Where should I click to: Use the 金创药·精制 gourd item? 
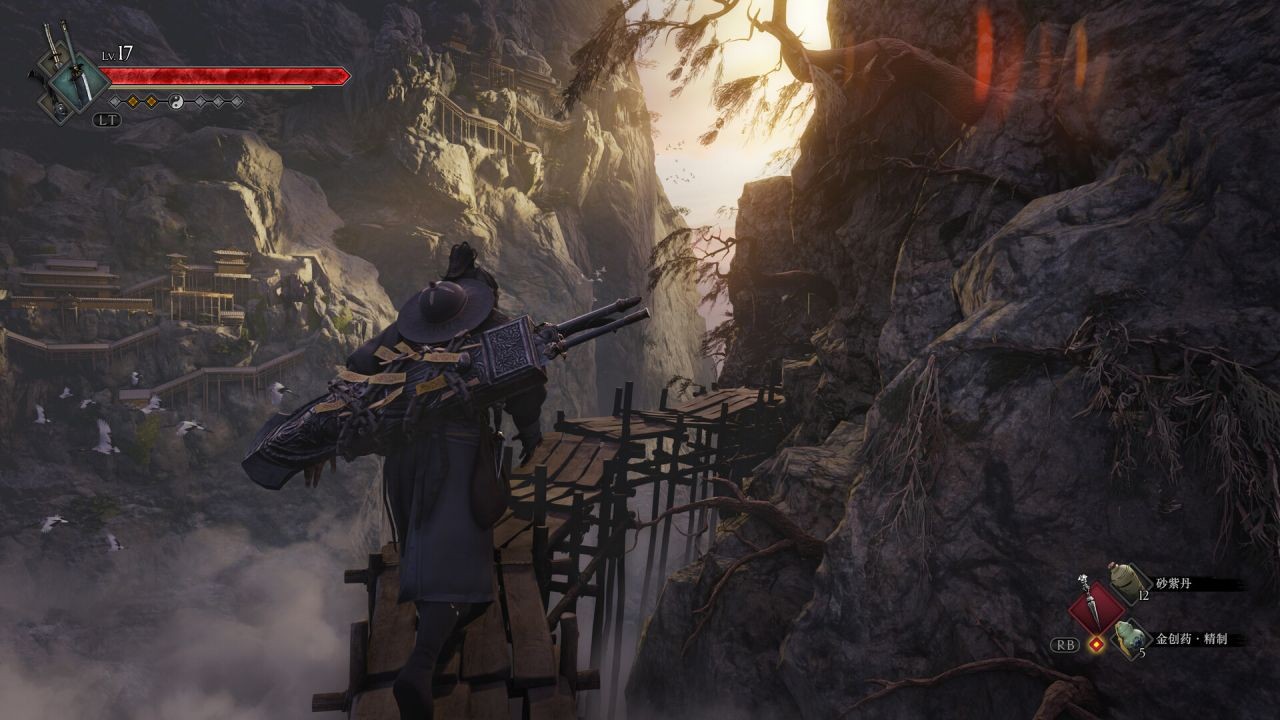(x=1130, y=638)
